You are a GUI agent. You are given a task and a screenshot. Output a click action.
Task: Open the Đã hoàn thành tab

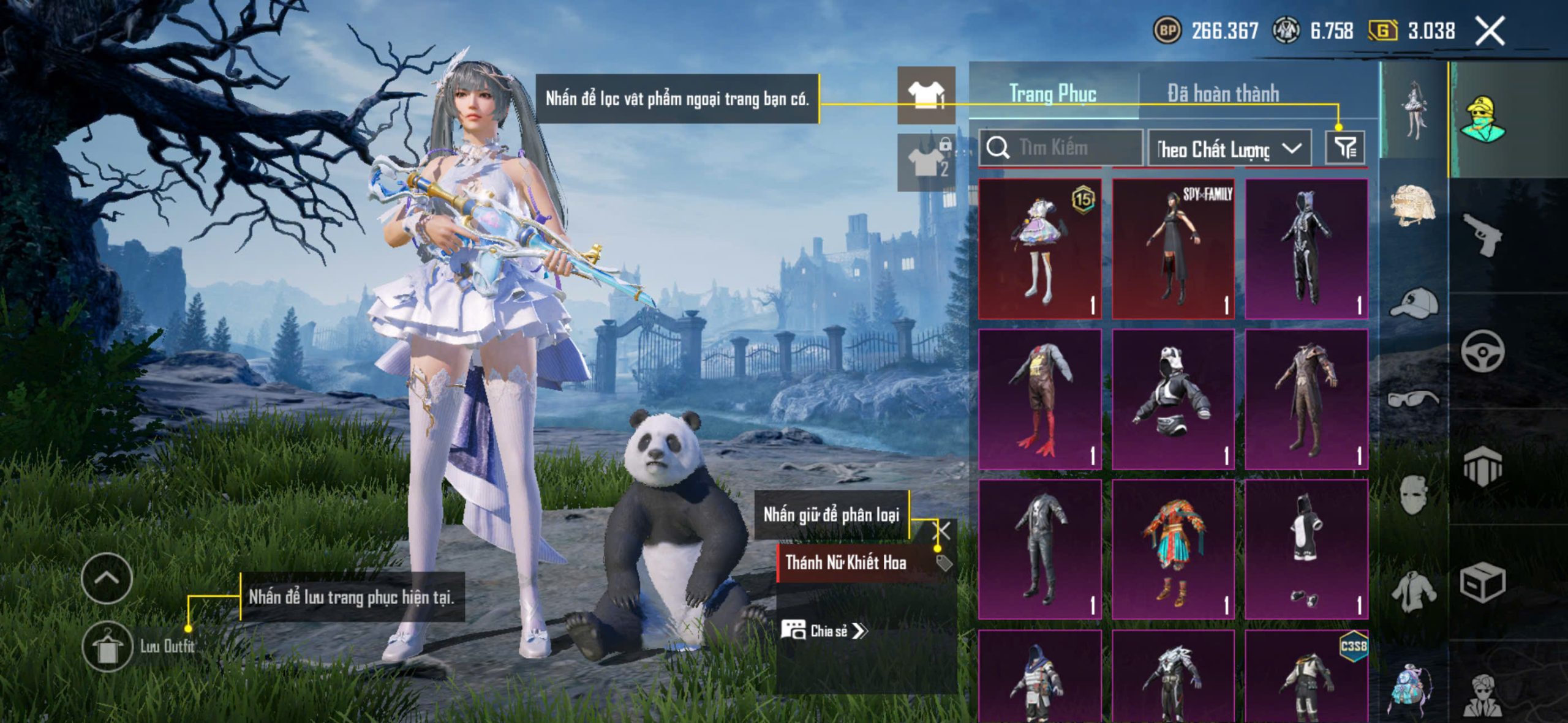(1223, 94)
